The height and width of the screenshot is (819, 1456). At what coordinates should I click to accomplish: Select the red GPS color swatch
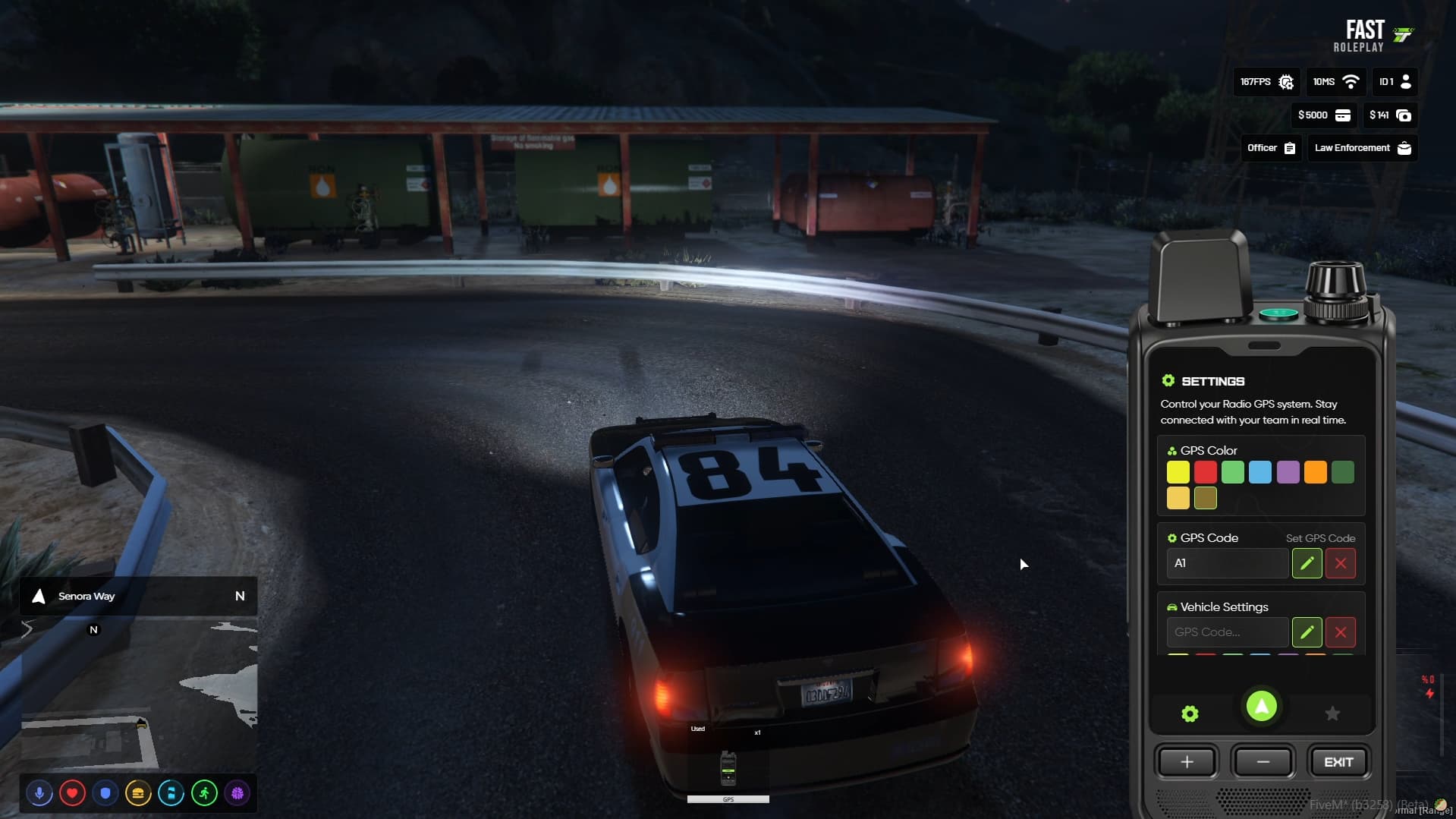1205,472
